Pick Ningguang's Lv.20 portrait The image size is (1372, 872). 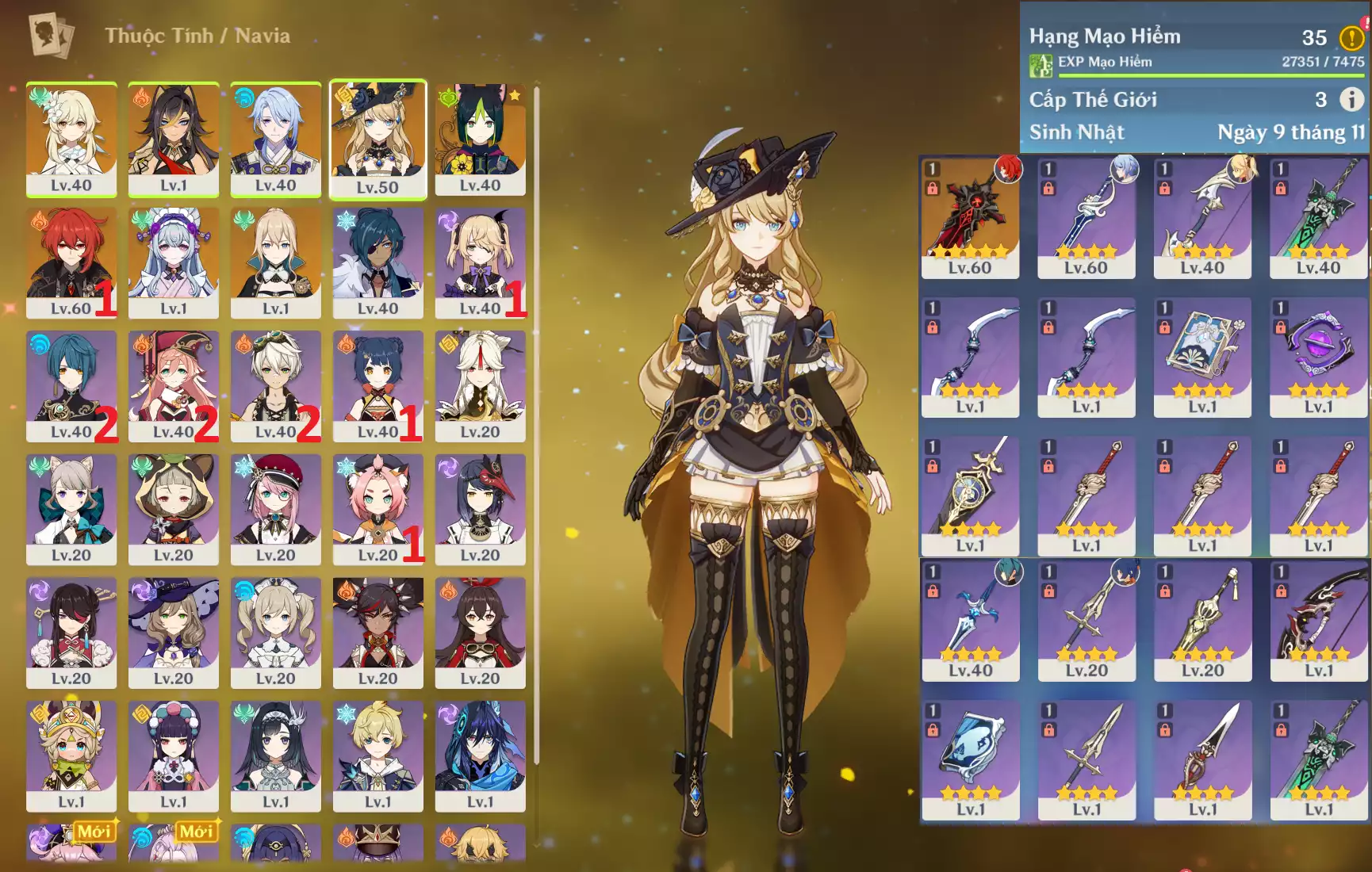[x=480, y=386]
